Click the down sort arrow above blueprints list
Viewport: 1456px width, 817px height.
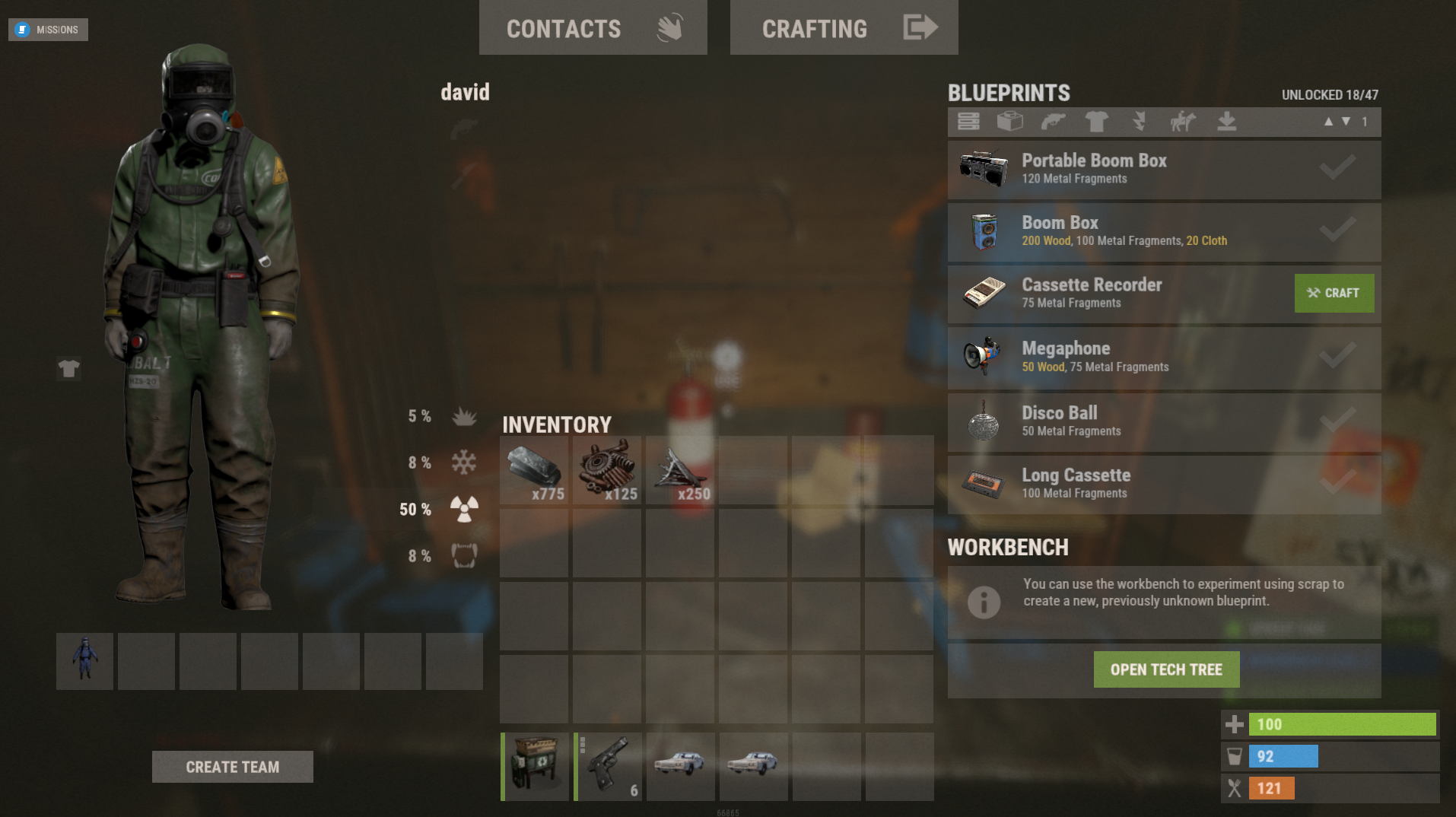point(1345,122)
